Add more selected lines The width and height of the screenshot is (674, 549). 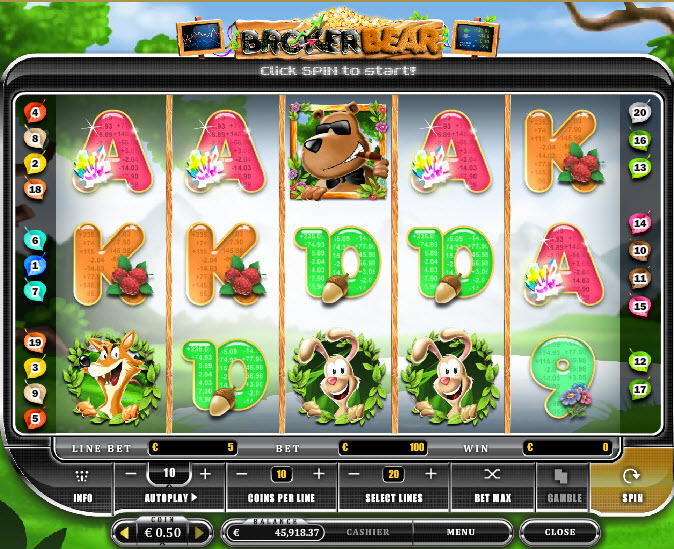431,473
